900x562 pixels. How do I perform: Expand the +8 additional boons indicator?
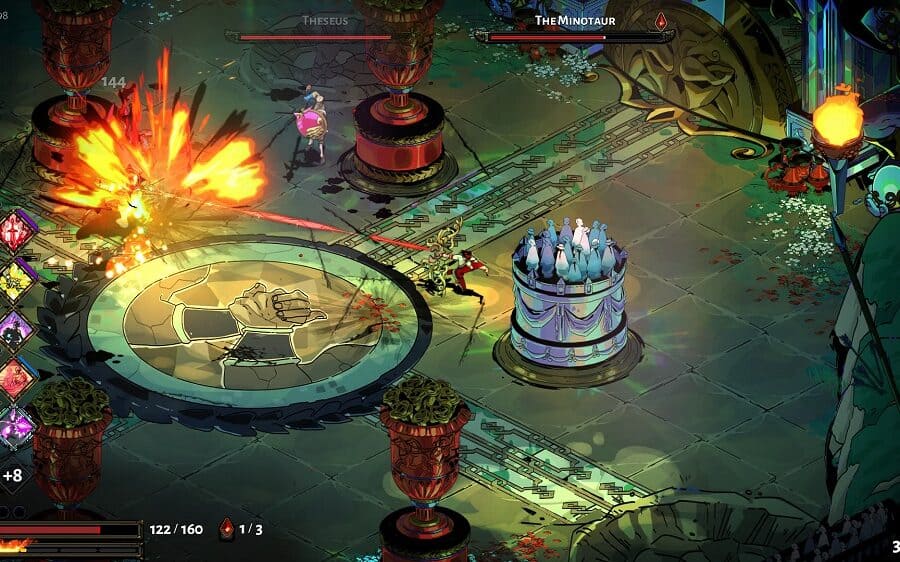coord(13,475)
